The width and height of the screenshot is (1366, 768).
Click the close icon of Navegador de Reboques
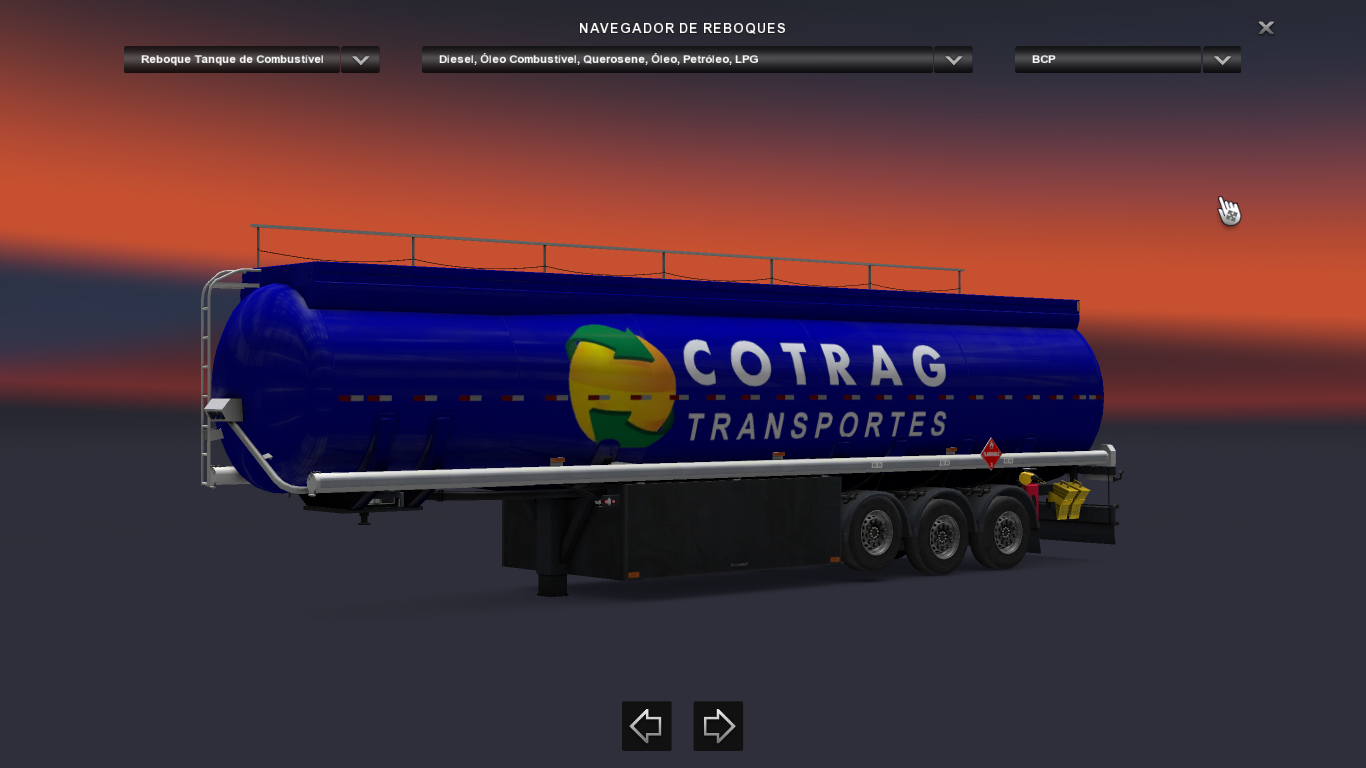pos(1265,27)
